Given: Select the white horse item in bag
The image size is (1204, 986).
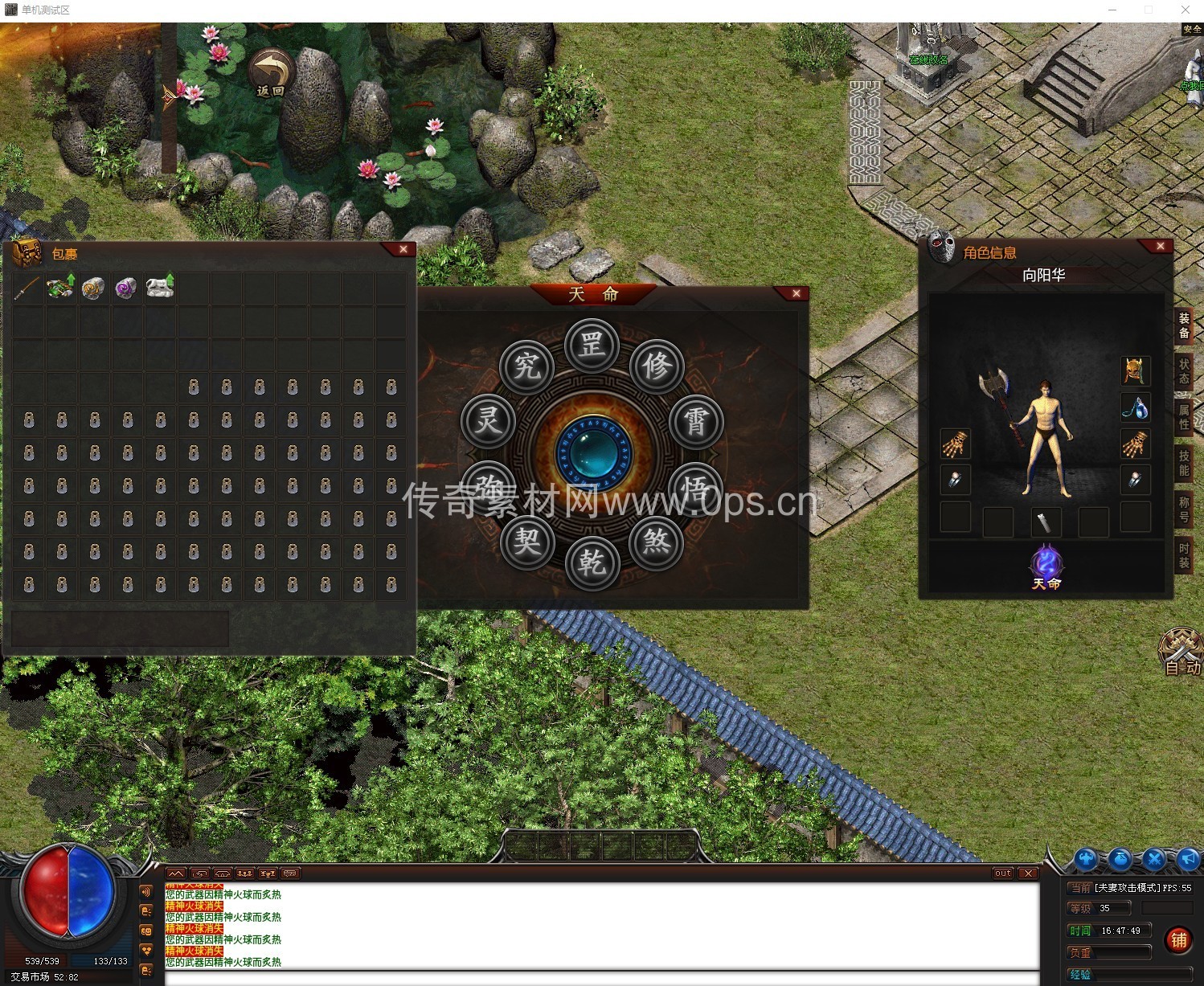Looking at the screenshot, I should tap(160, 287).
